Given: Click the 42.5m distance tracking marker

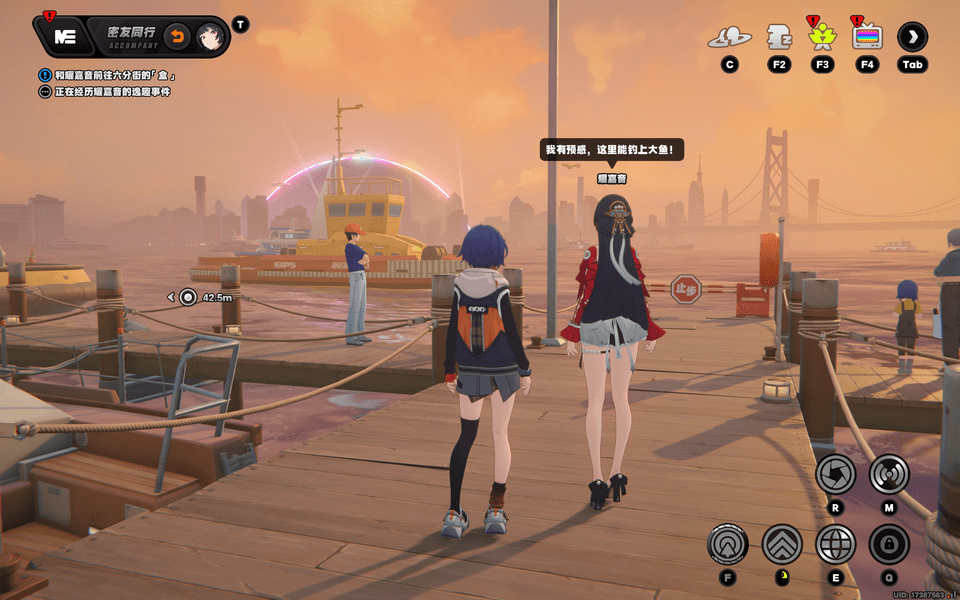Looking at the screenshot, I should (x=188, y=297).
